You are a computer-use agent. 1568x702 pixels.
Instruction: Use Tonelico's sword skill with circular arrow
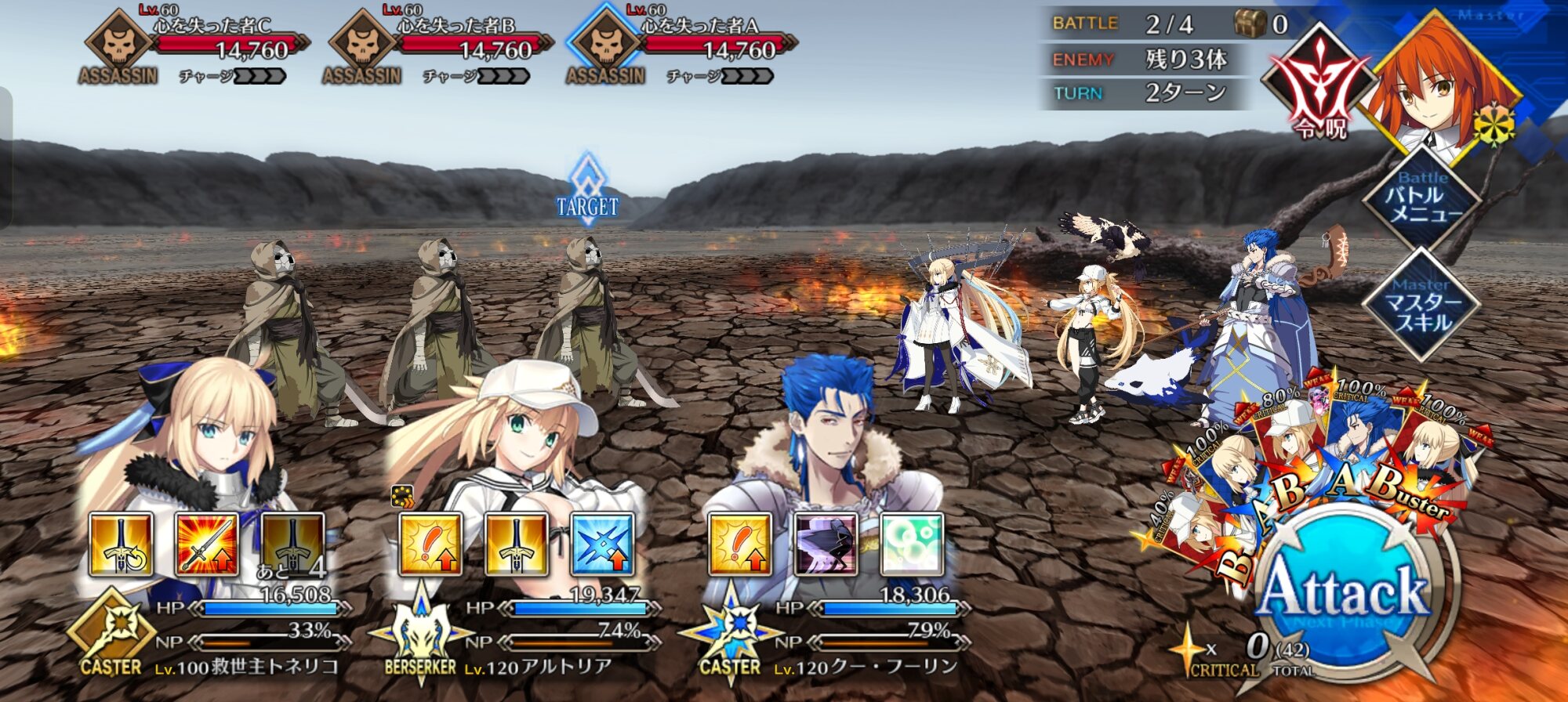(121, 544)
